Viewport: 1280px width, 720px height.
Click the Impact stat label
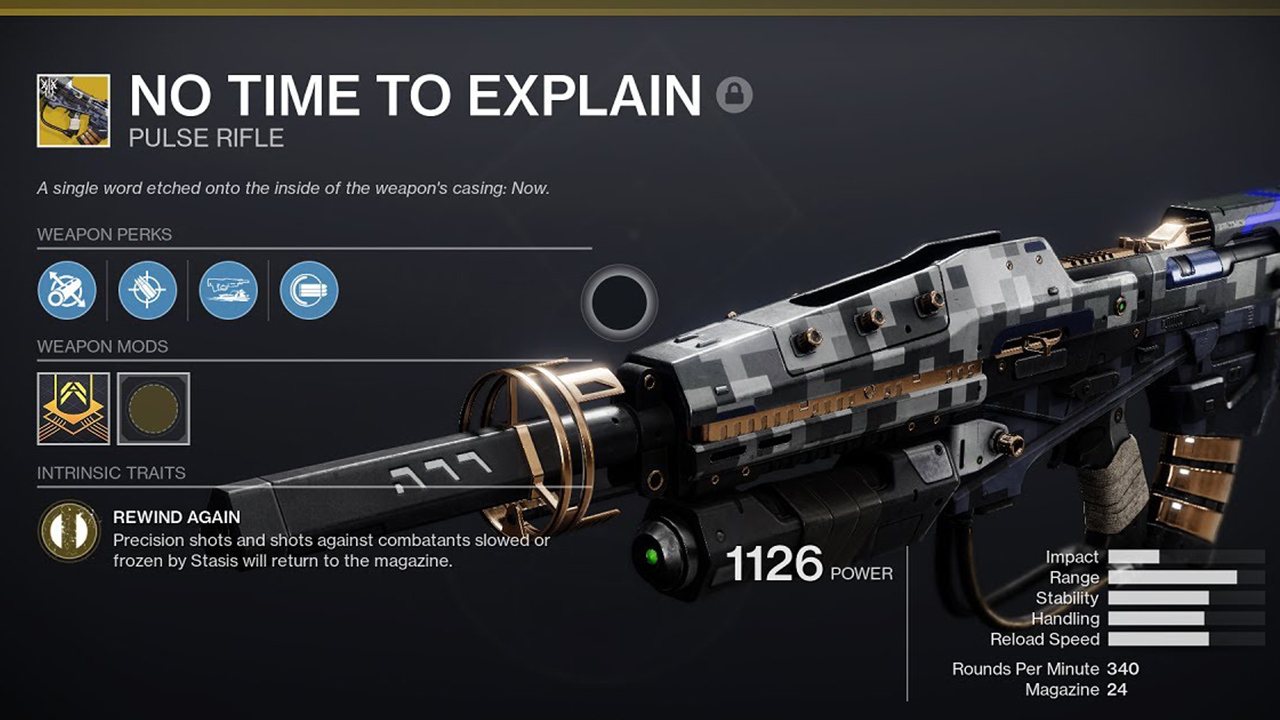(1074, 556)
